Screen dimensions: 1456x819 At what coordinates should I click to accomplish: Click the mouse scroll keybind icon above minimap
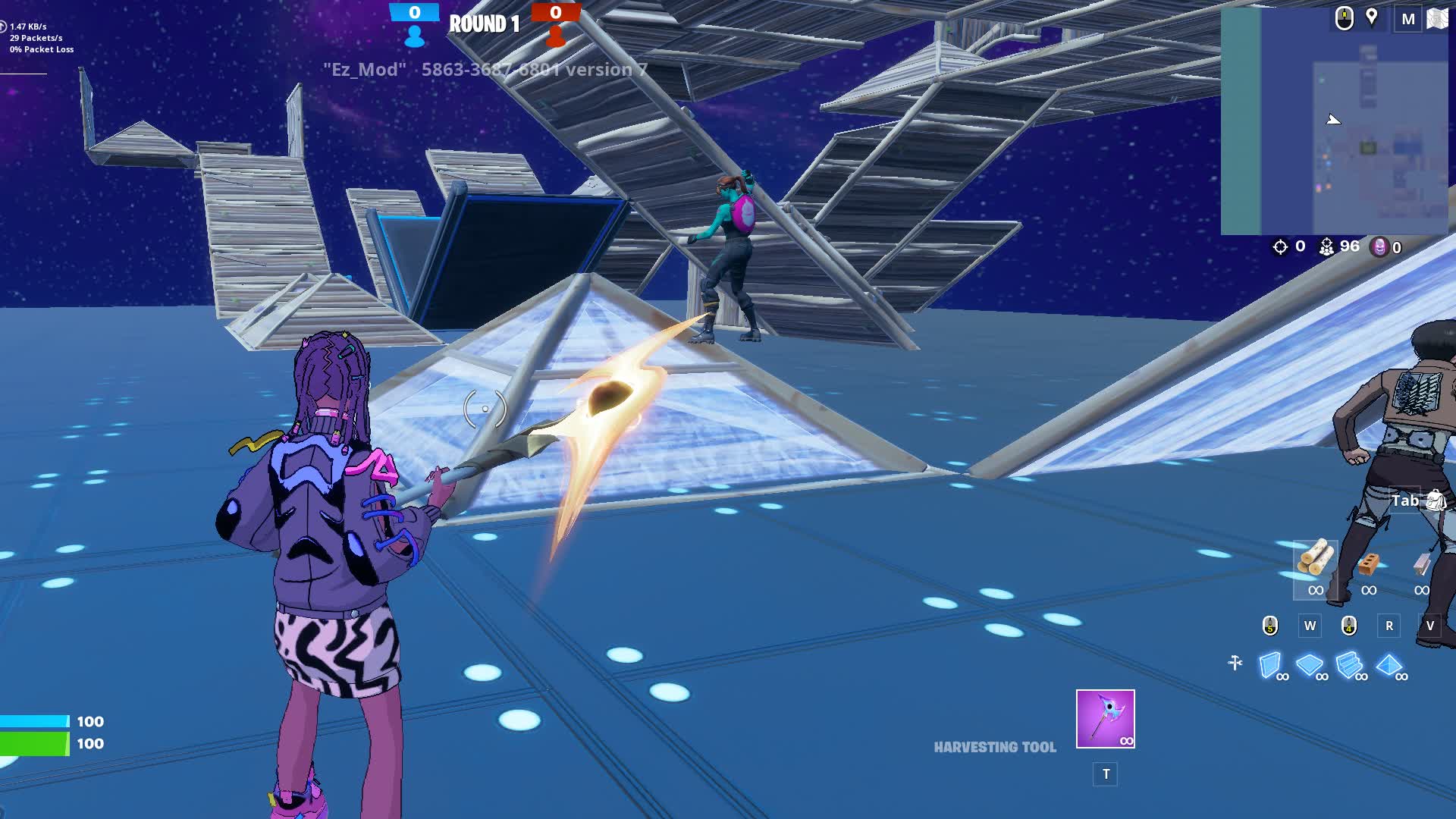(x=1345, y=19)
